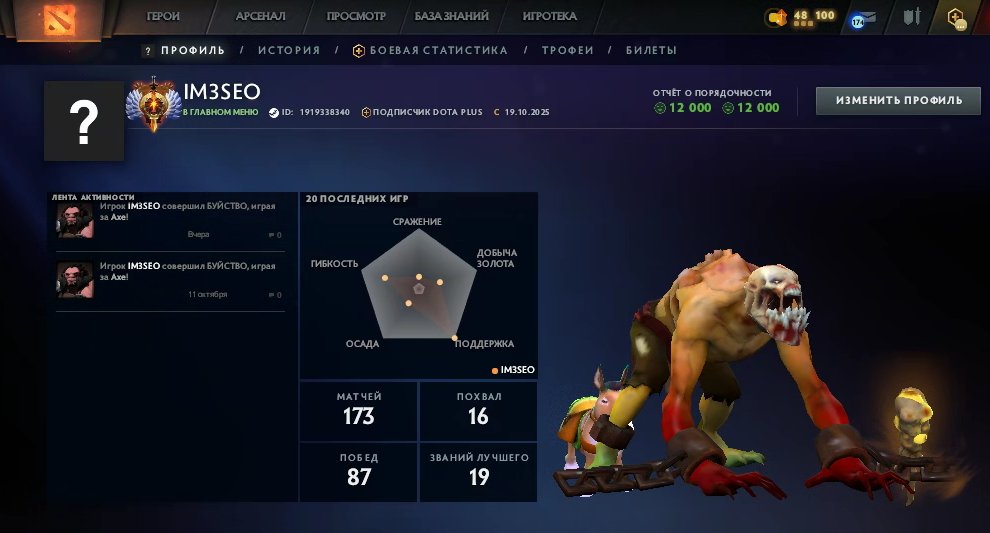Screen dimensions: 990x533
Task: Open yesterday's Axe rampage activity entry
Action: (x=170, y=220)
